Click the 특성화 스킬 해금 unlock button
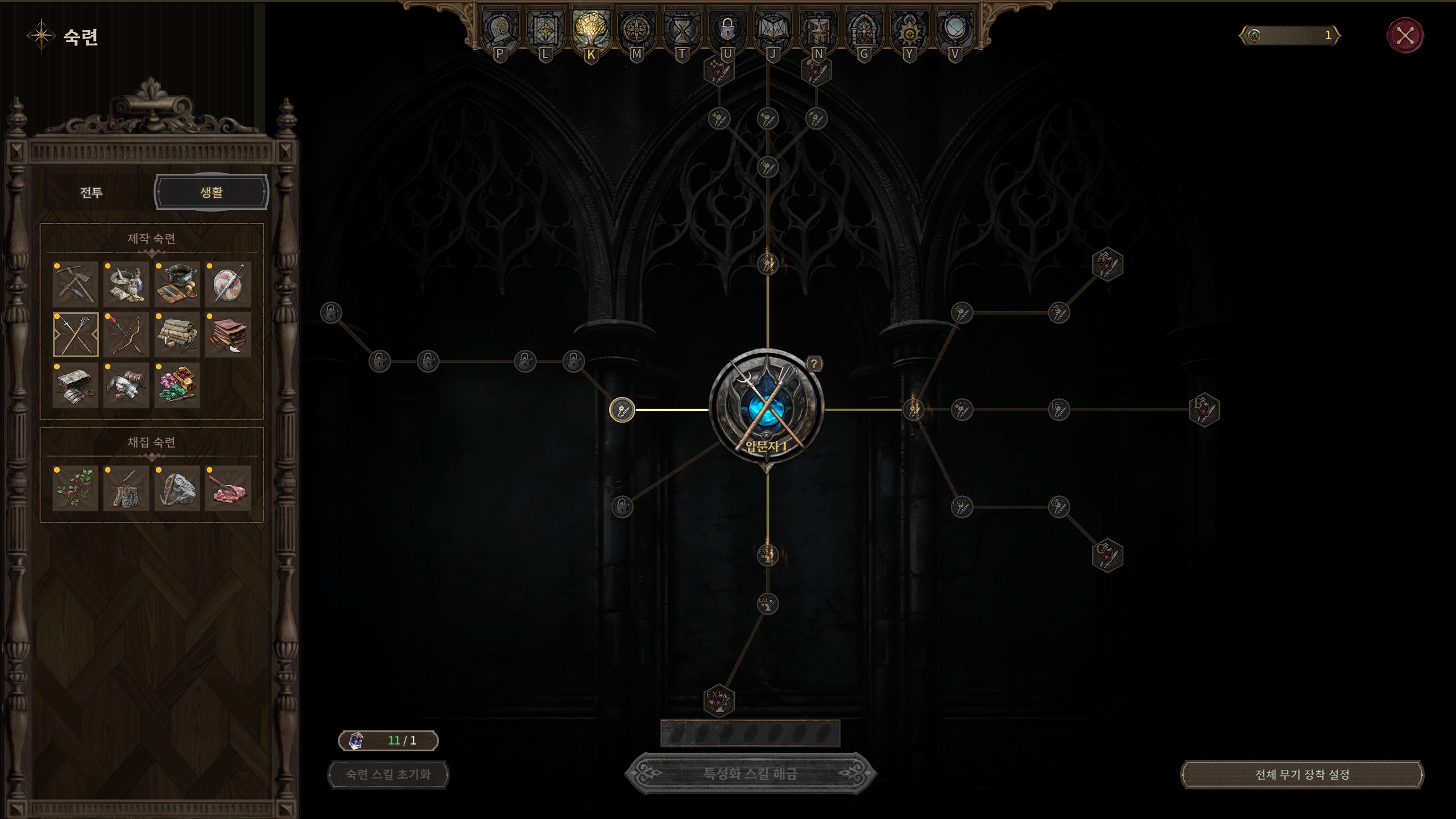 750,773
